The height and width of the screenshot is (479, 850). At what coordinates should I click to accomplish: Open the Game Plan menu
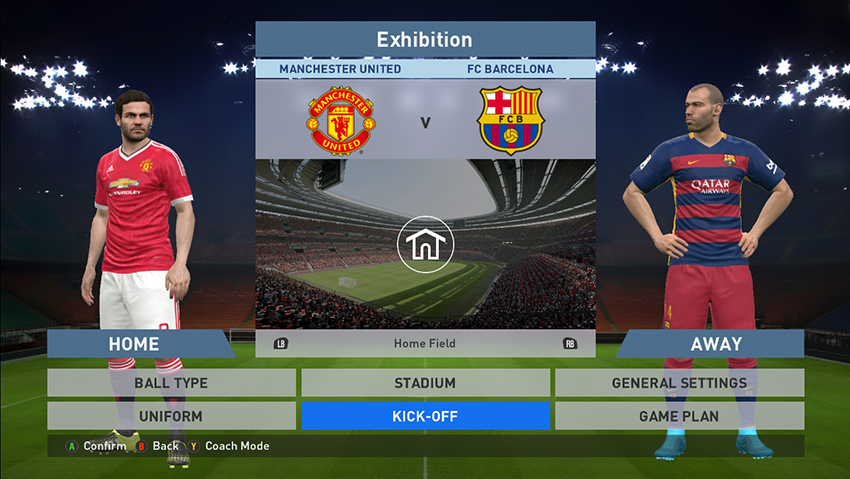(679, 416)
